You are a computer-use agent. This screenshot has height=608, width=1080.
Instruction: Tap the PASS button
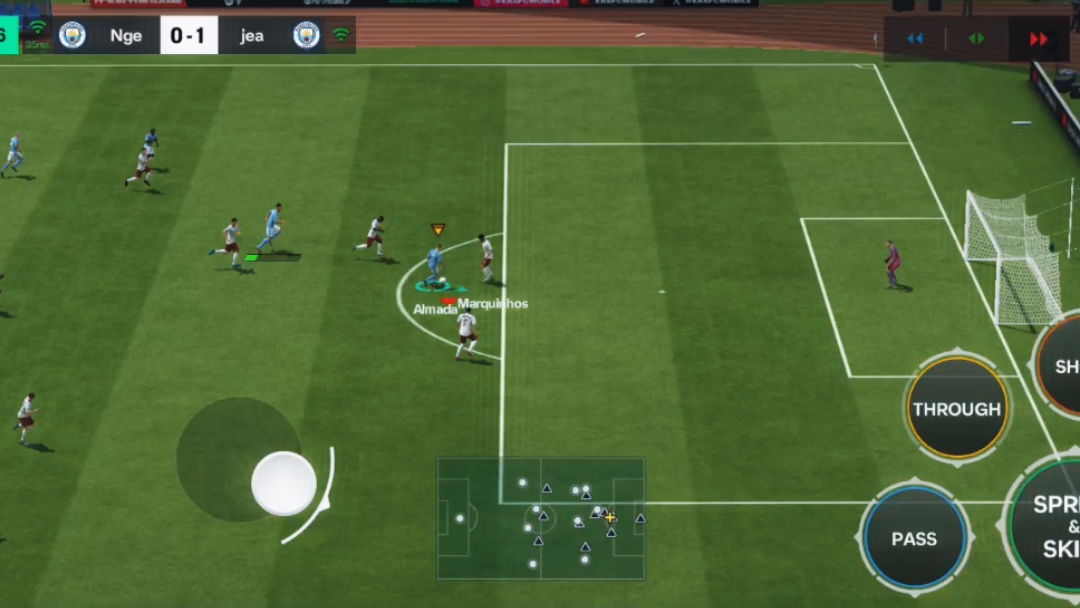click(914, 538)
